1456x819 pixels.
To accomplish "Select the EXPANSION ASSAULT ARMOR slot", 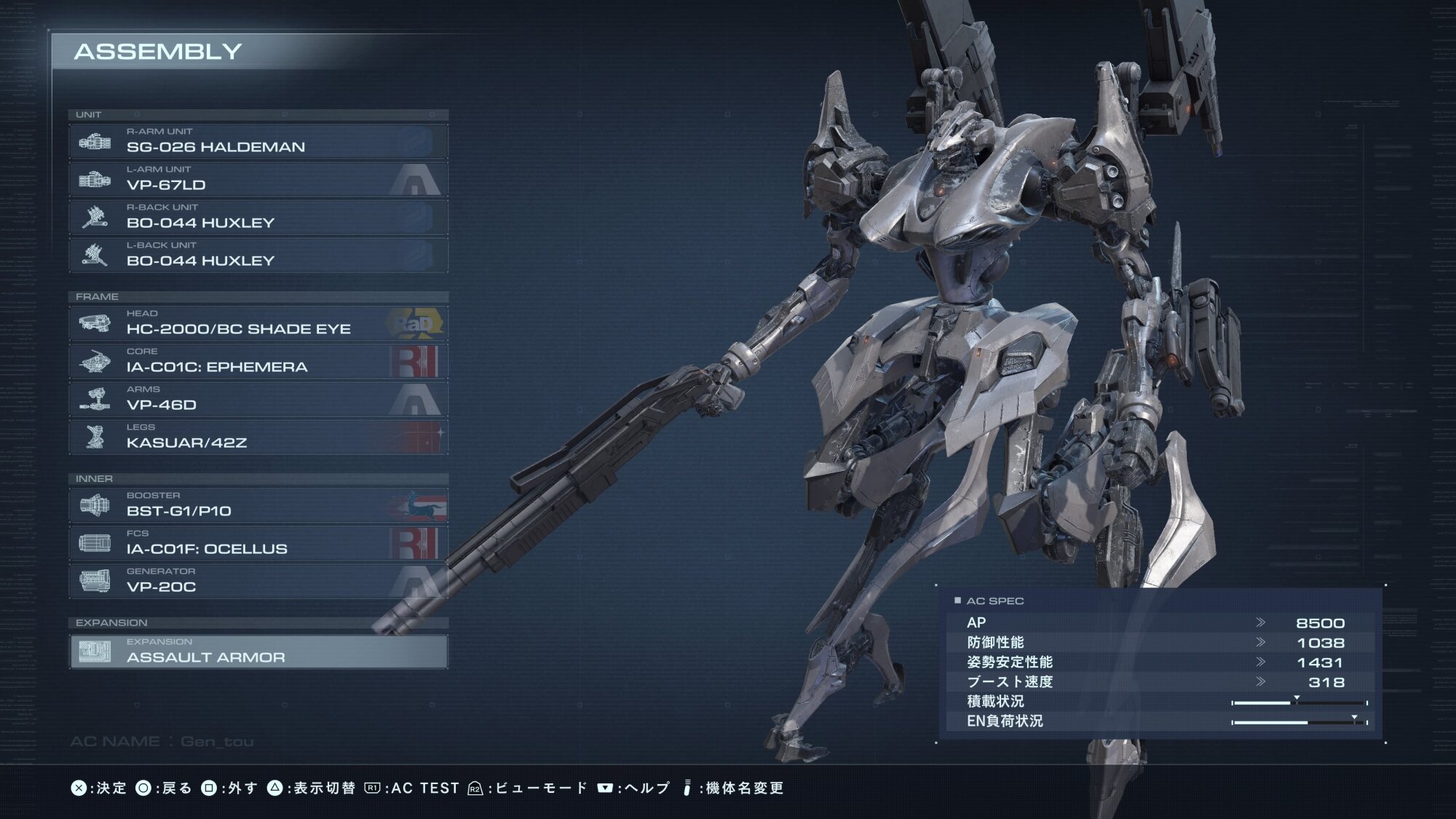I will click(x=258, y=652).
